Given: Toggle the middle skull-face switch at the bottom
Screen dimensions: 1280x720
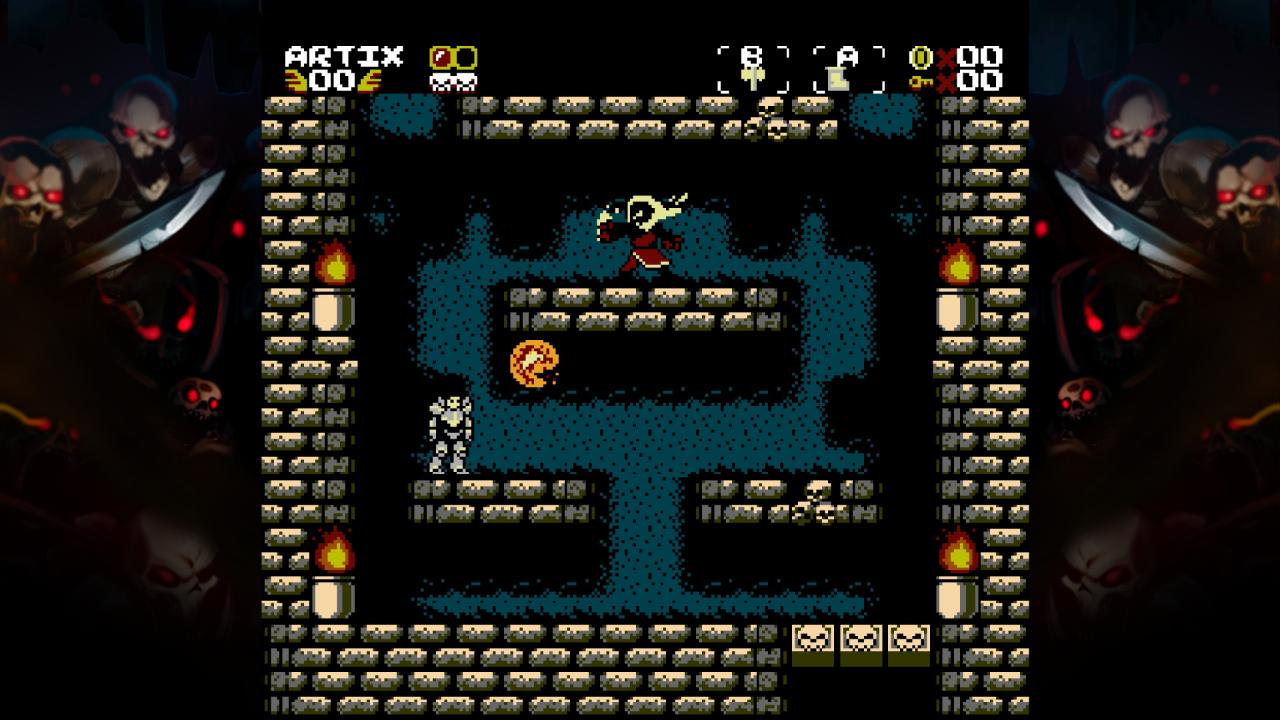Looking at the screenshot, I should pos(860,640).
